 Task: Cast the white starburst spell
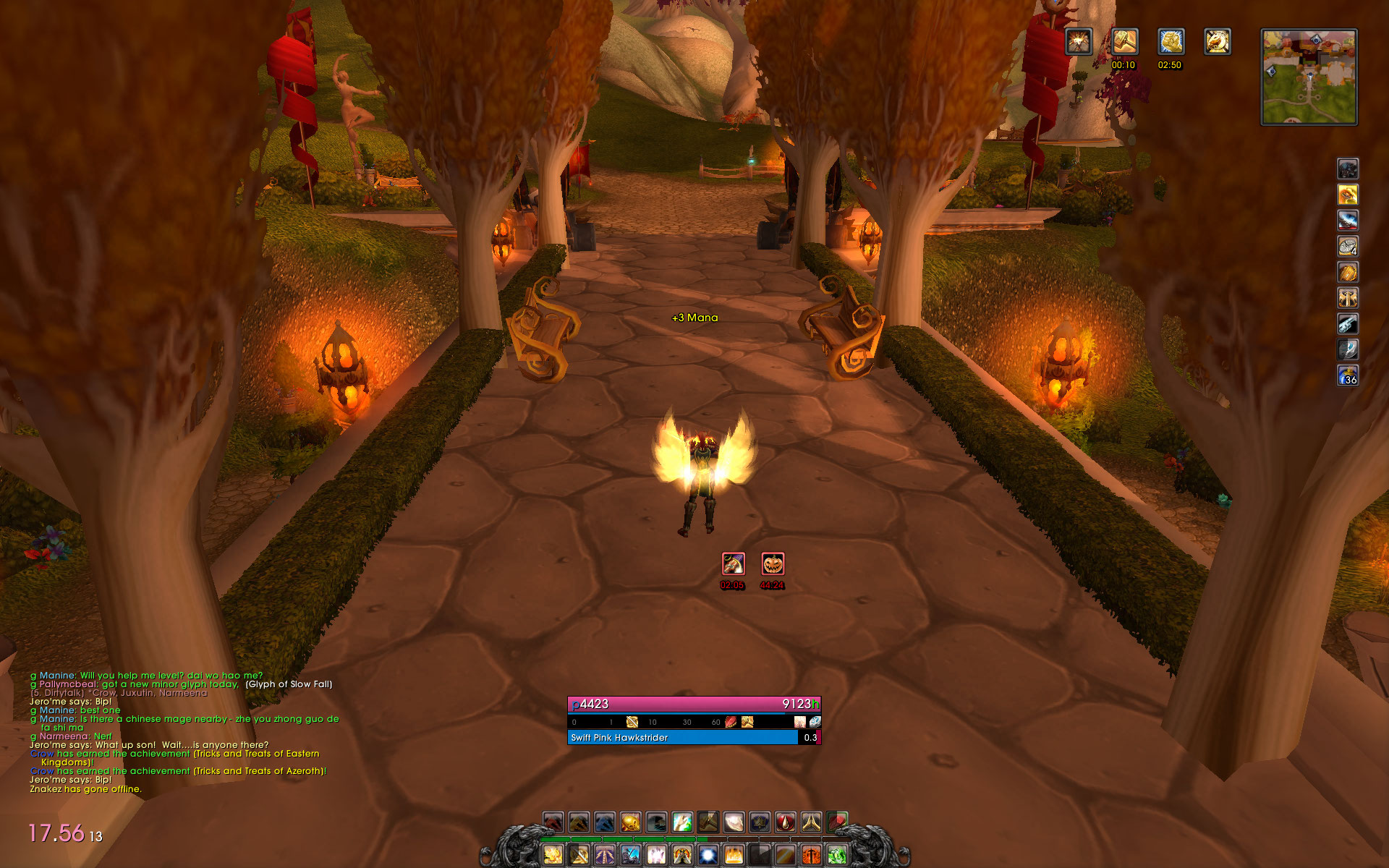tap(708, 856)
